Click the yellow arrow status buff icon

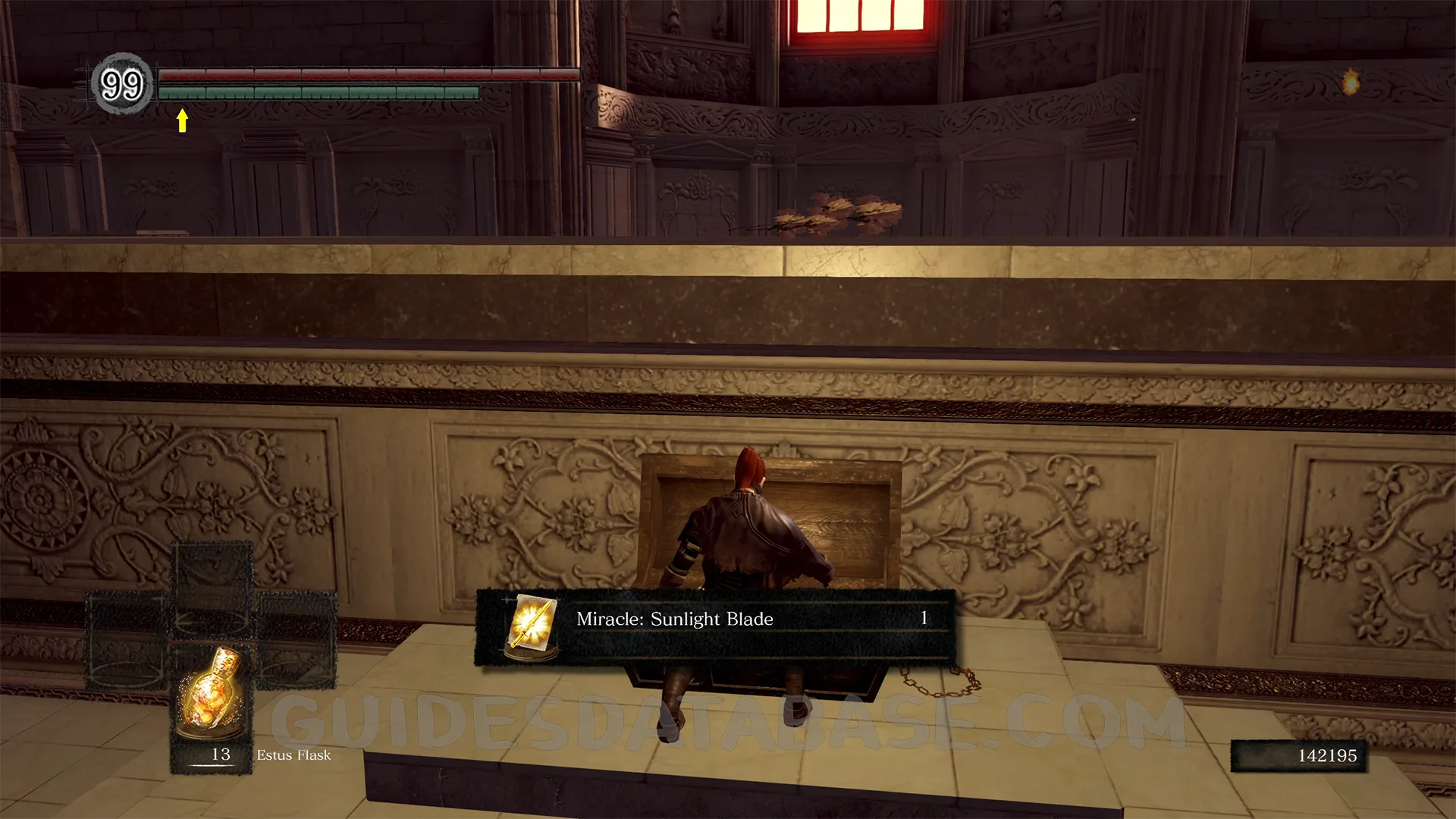(182, 120)
